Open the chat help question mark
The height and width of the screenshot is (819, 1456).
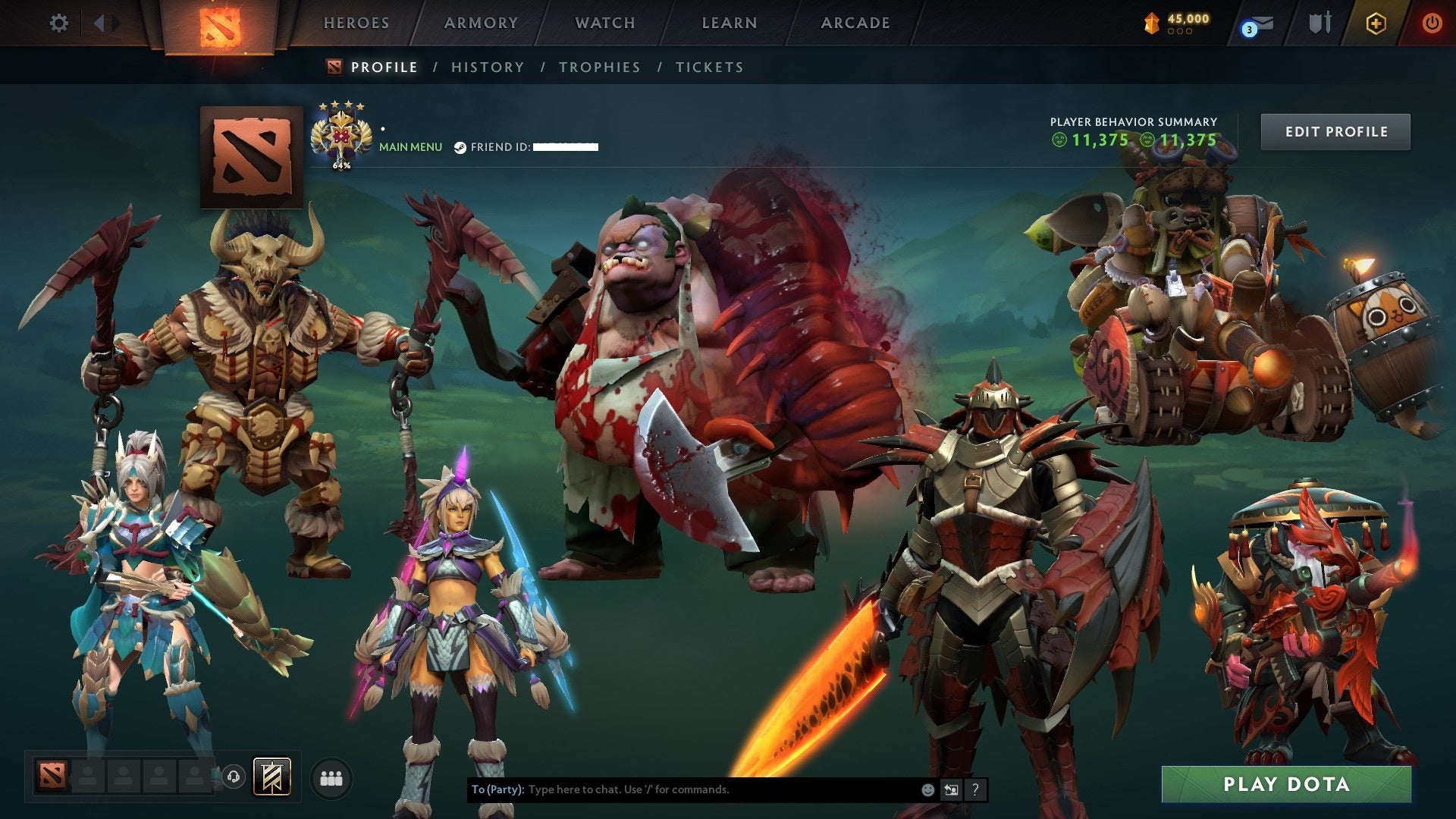pyautogui.click(x=974, y=789)
